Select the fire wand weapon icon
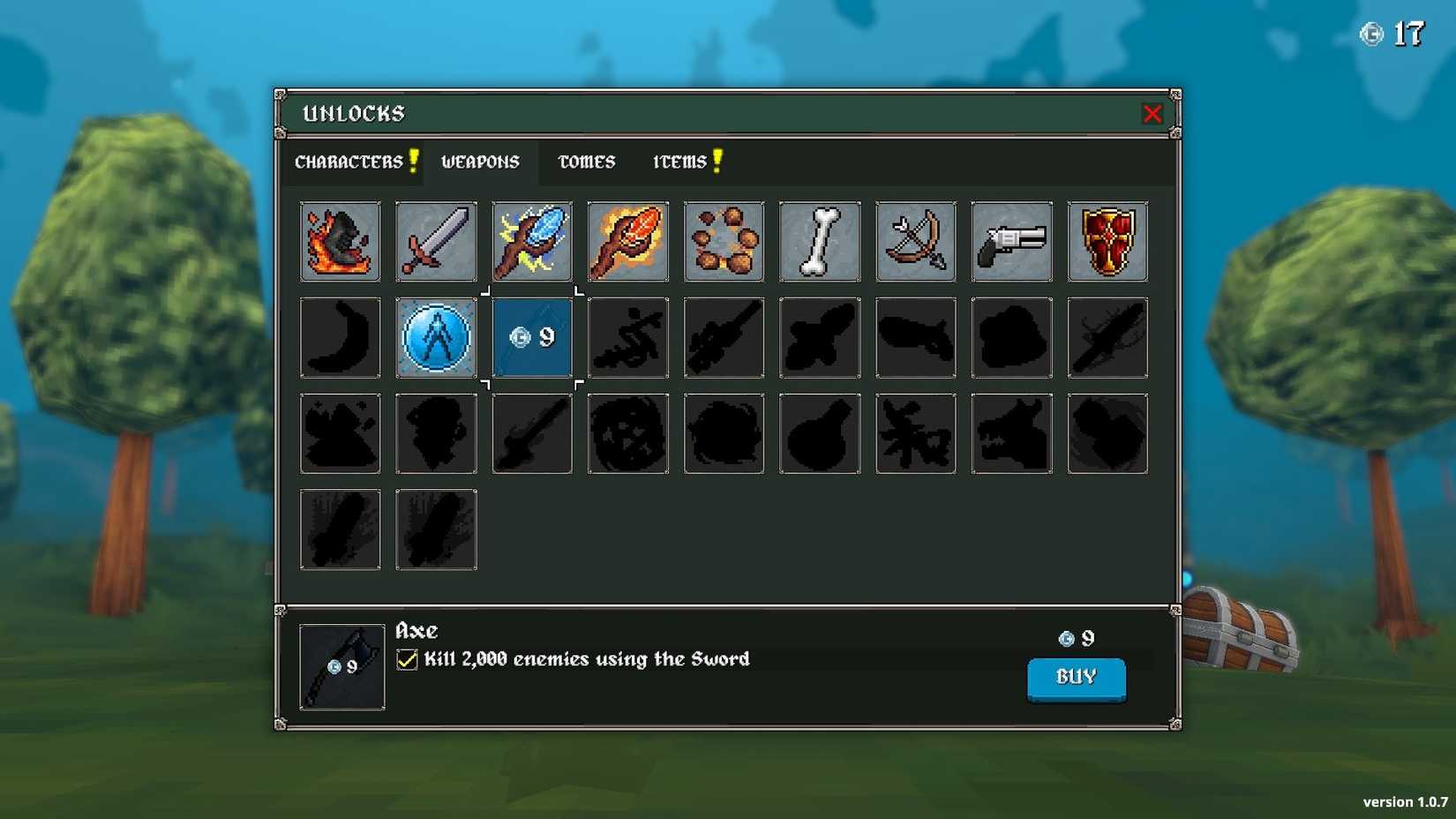 (x=627, y=241)
